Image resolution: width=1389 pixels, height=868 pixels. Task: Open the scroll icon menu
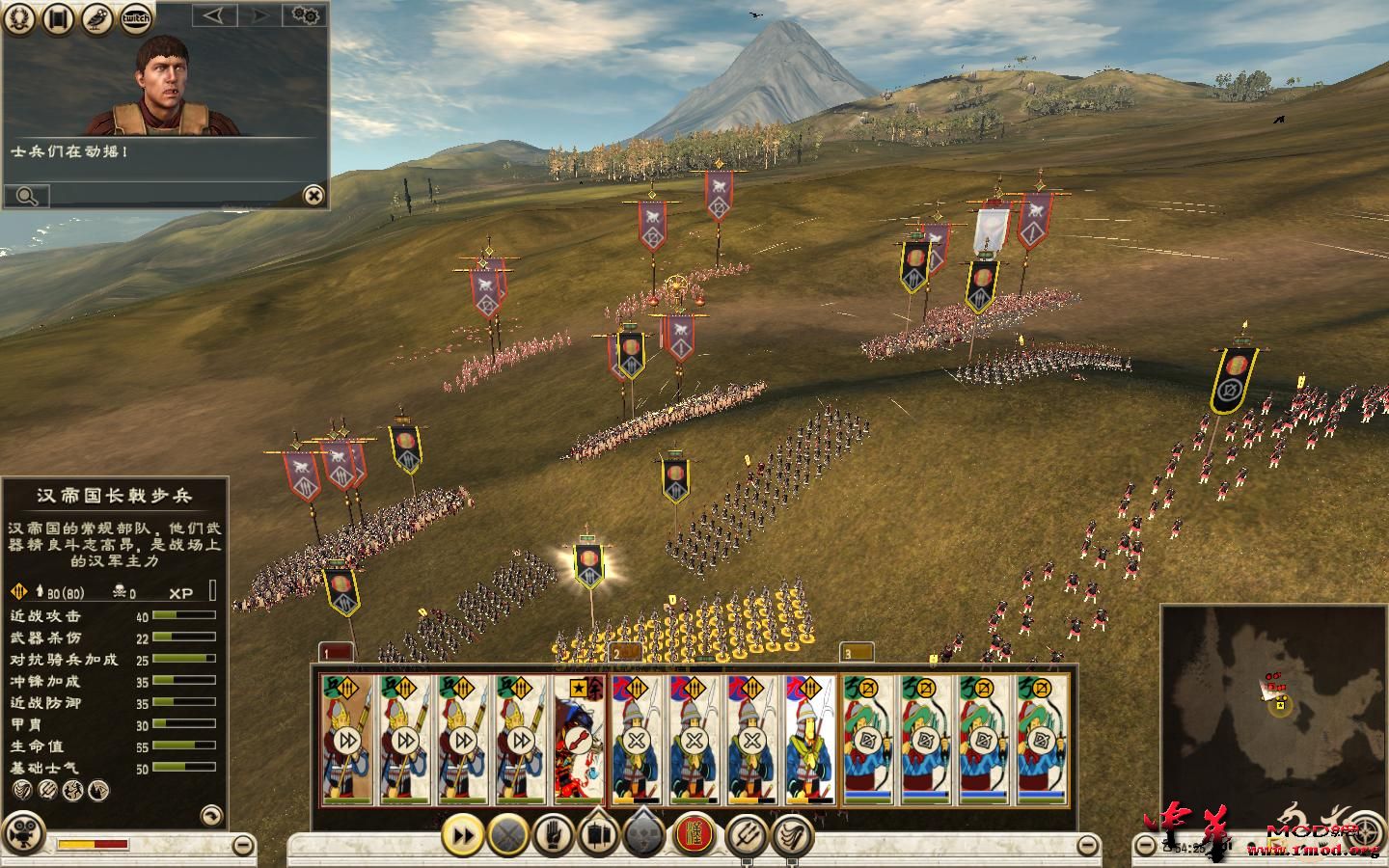[58, 17]
